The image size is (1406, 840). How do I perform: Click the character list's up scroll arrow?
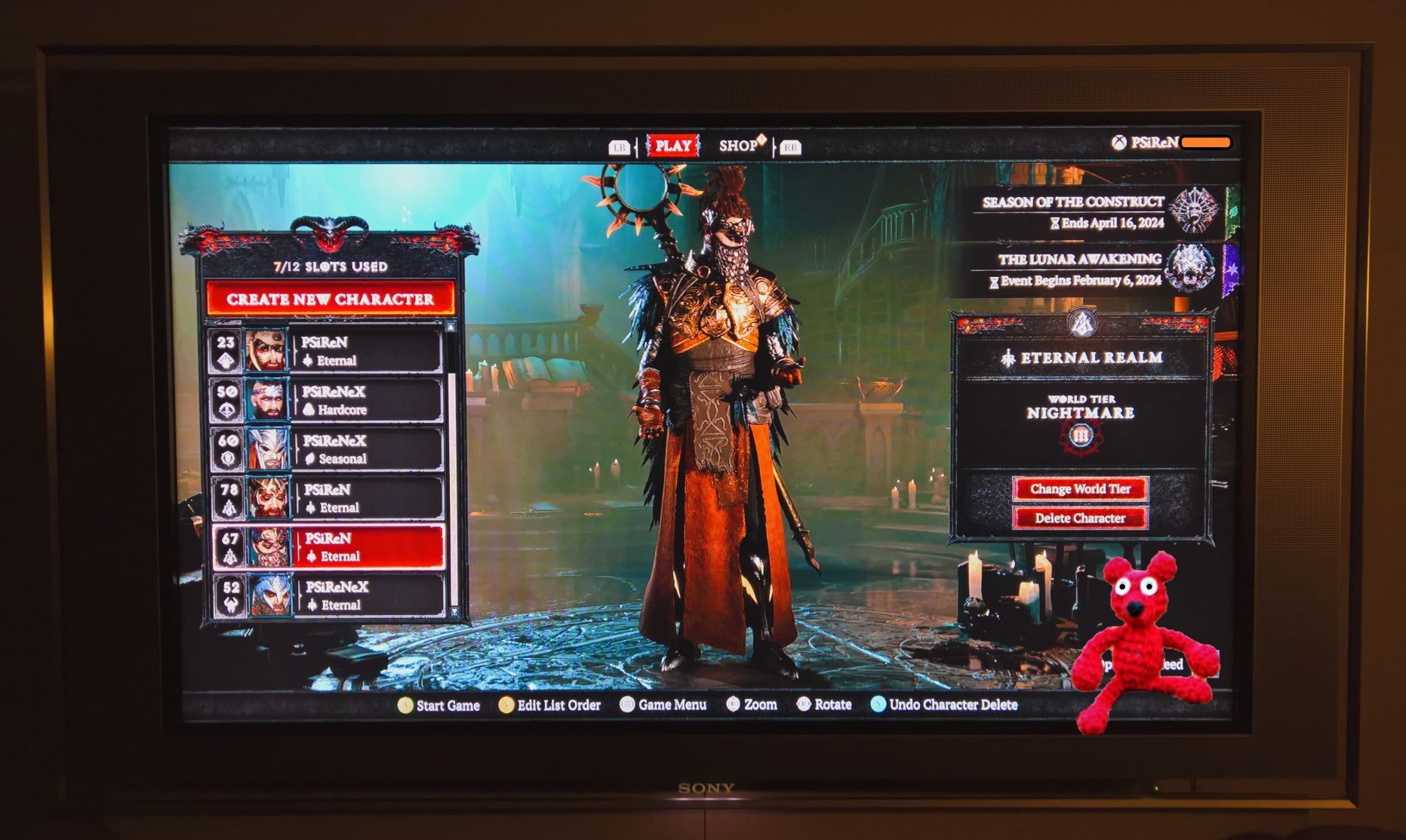[451, 328]
